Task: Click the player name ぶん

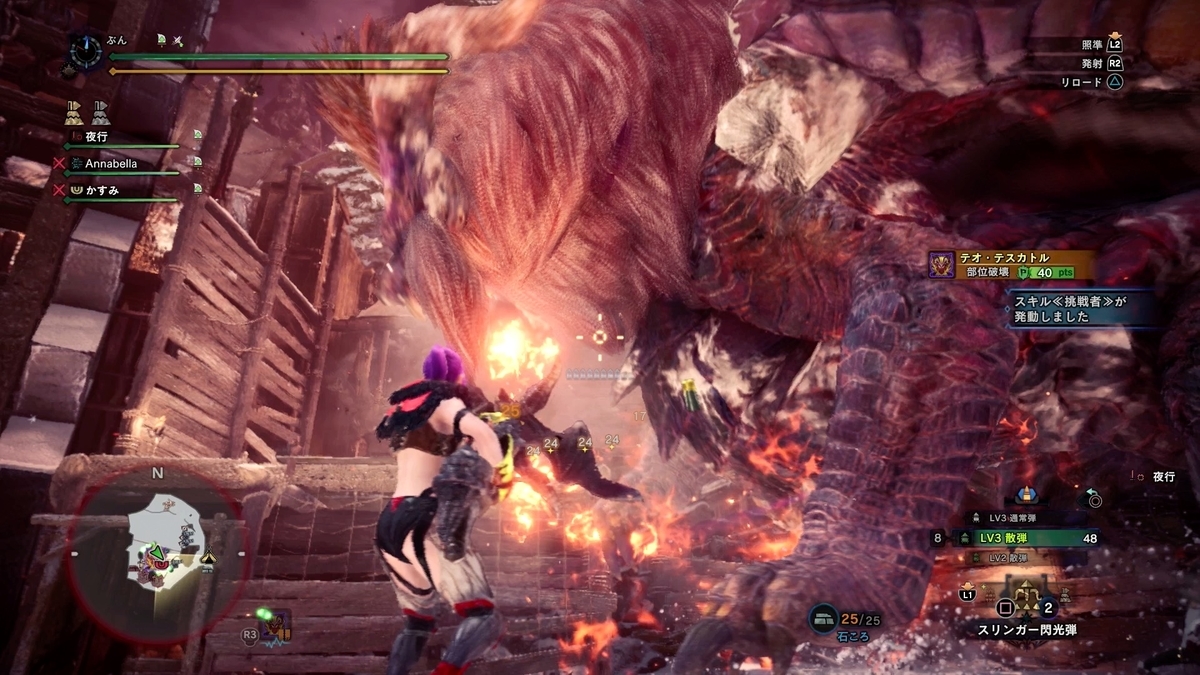Action: pyautogui.click(x=117, y=40)
